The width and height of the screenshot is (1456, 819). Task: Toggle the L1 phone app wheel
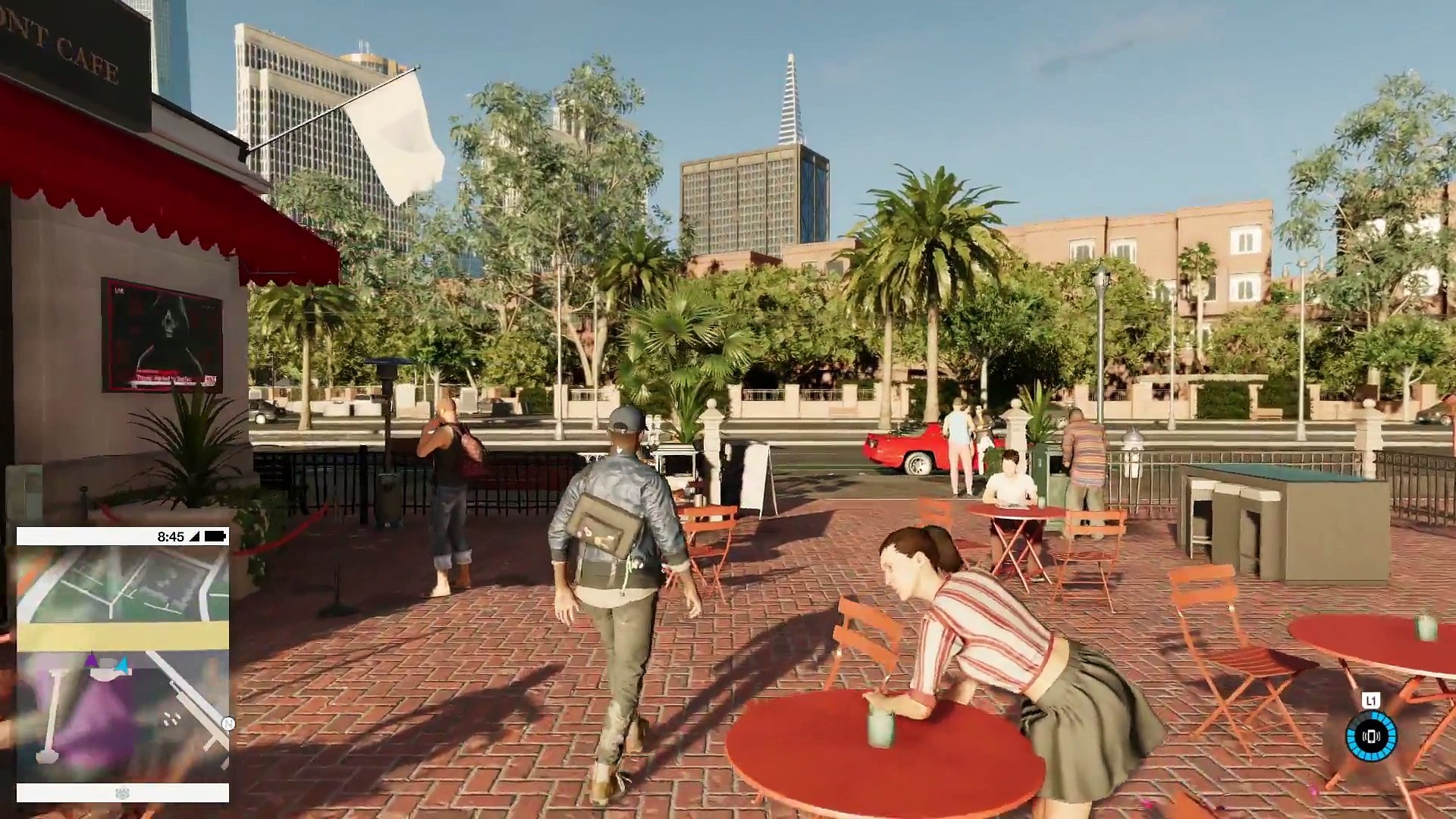(x=1371, y=700)
